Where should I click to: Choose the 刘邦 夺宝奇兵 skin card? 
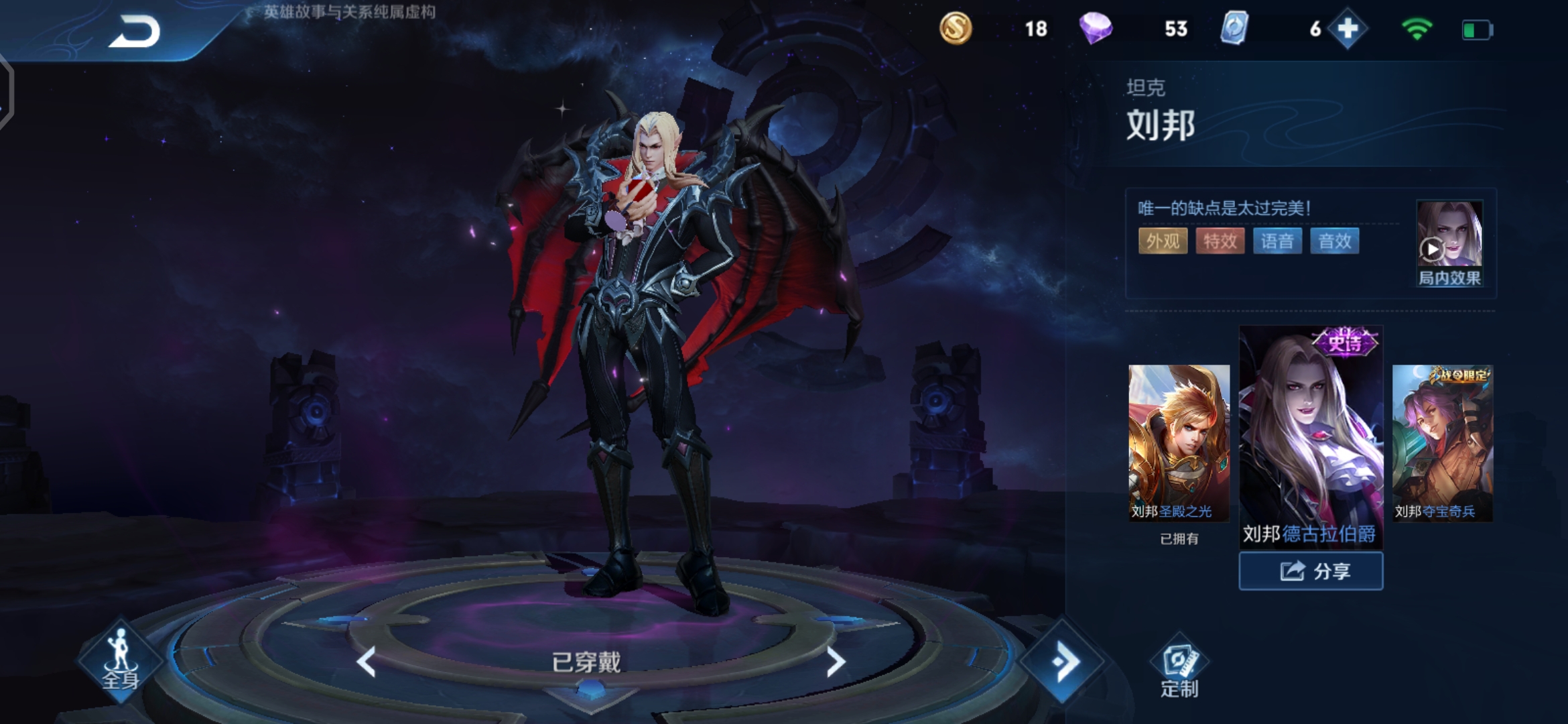(1443, 442)
